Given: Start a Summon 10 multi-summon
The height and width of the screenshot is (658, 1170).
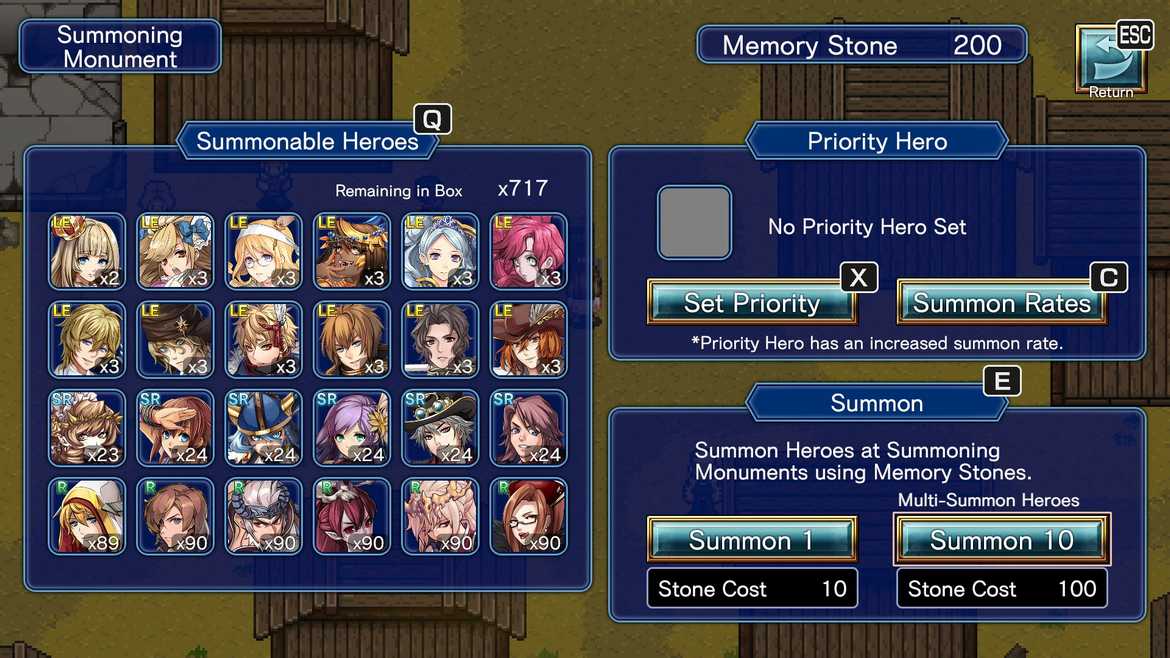Looking at the screenshot, I should click(x=1001, y=540).
